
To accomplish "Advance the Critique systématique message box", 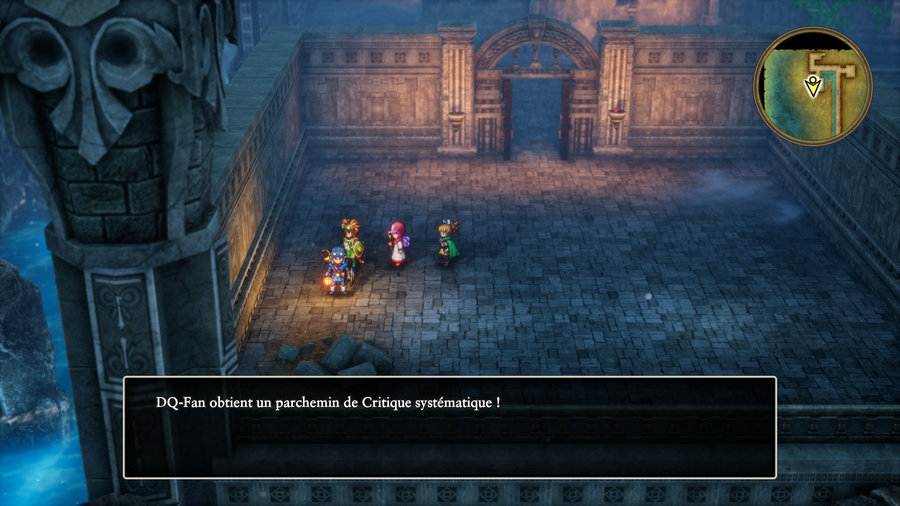I will 449,427.
